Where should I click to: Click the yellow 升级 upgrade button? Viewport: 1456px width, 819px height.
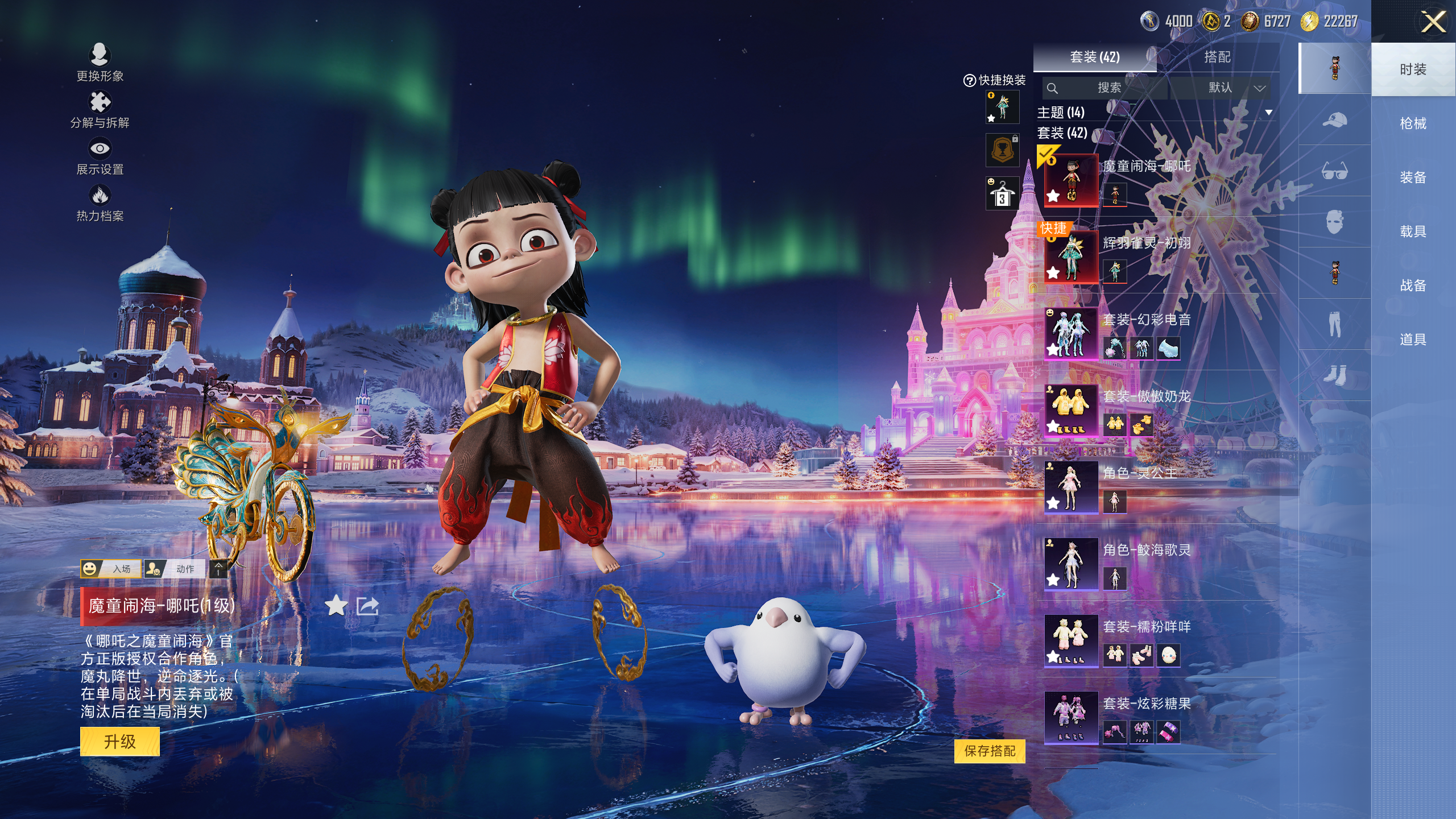point(119,741)
